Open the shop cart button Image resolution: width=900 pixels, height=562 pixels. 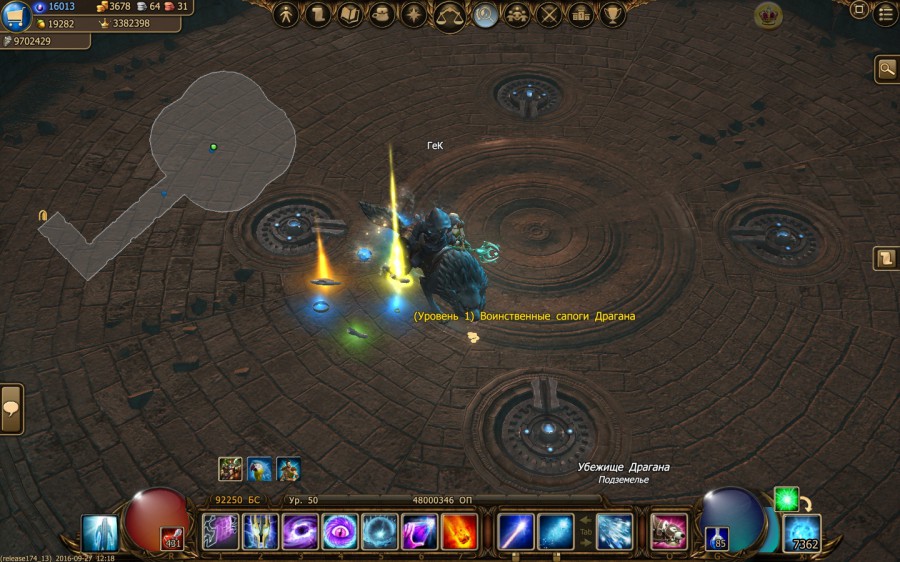tap(15, 15)
